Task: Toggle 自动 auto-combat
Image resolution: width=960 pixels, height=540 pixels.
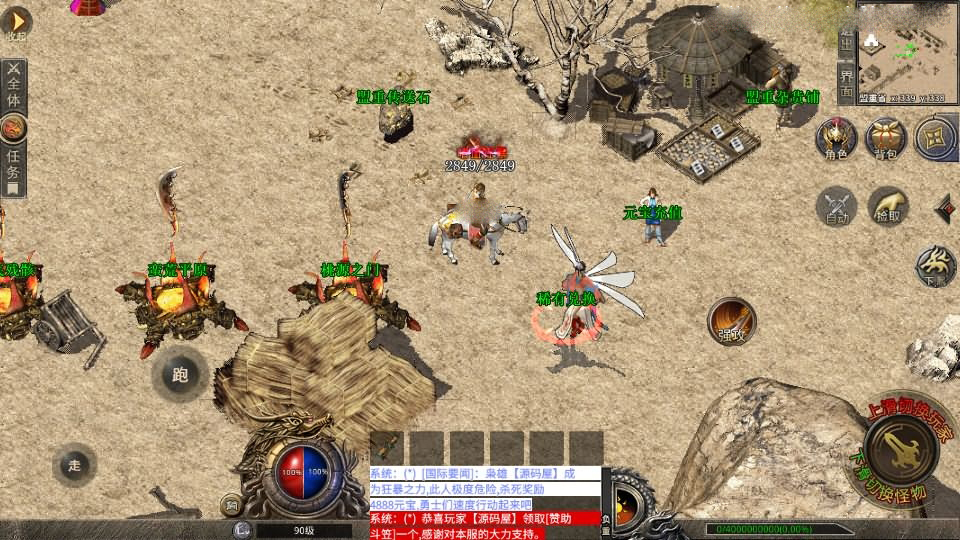Action: [x=837, y=205]
